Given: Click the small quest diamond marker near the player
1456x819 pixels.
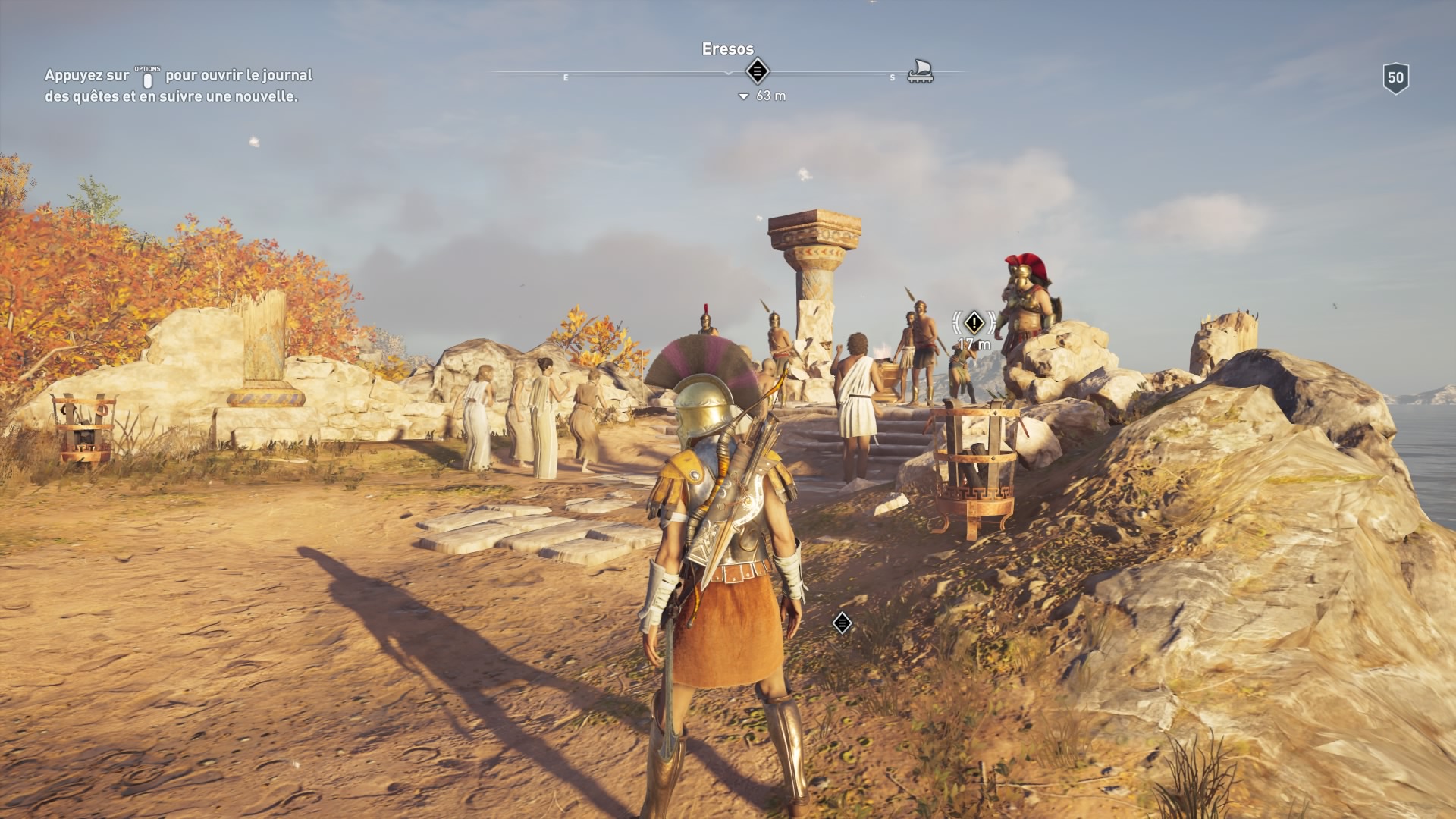Looking at the screenshot, I should 842,623.
